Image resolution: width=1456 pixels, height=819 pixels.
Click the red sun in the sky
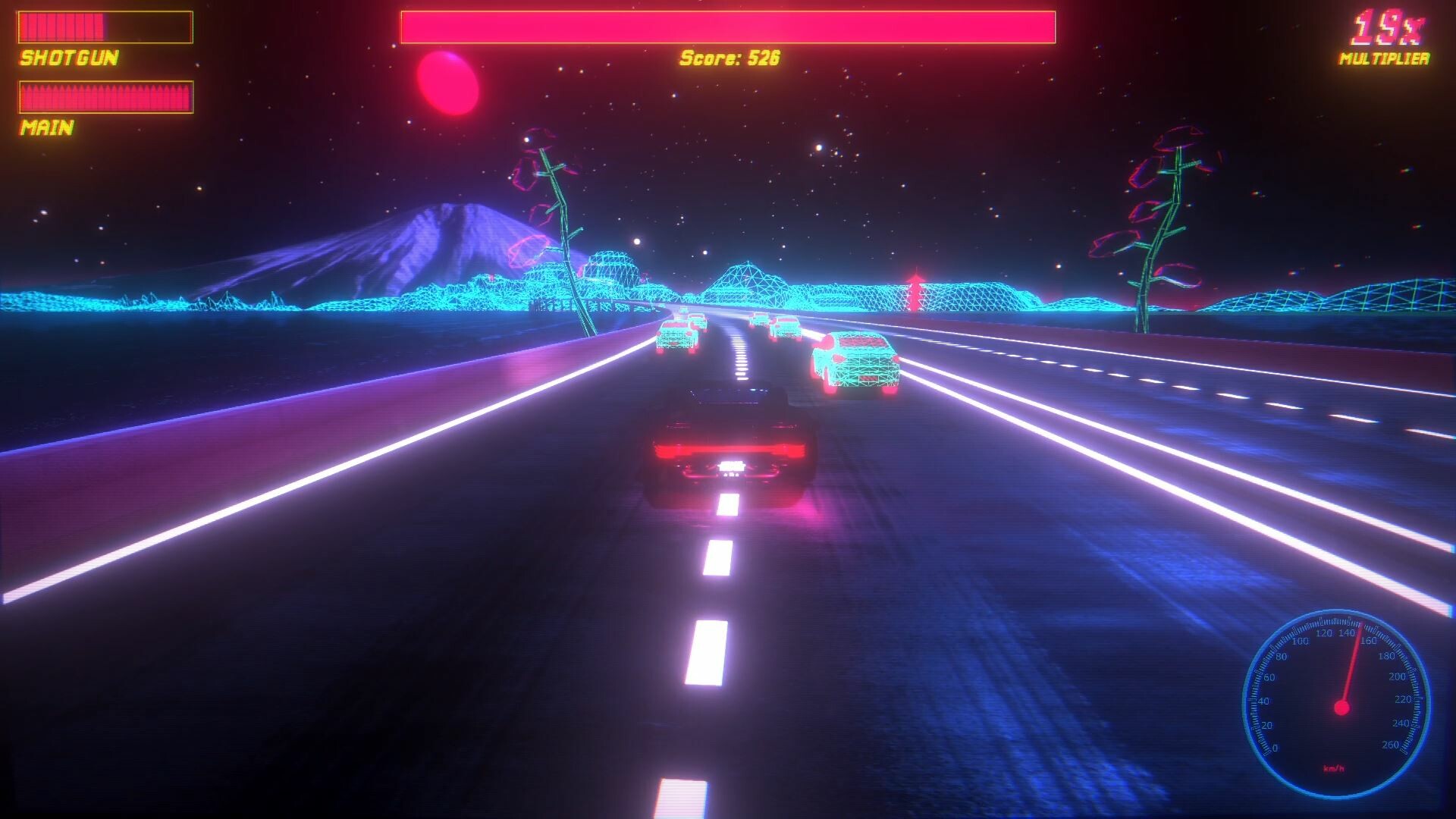pos(447,82)
